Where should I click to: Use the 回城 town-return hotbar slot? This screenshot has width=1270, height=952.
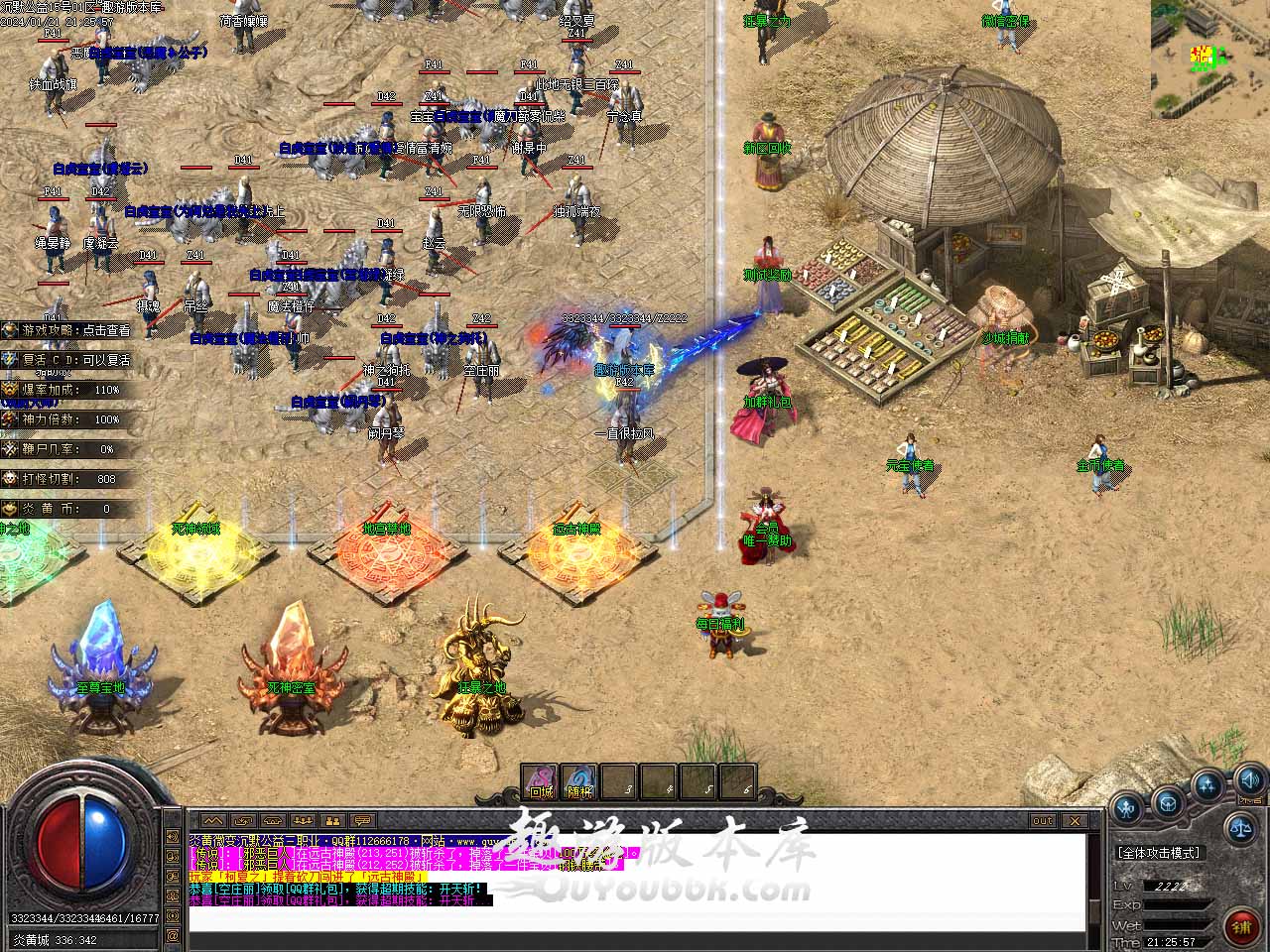point(540,782)
